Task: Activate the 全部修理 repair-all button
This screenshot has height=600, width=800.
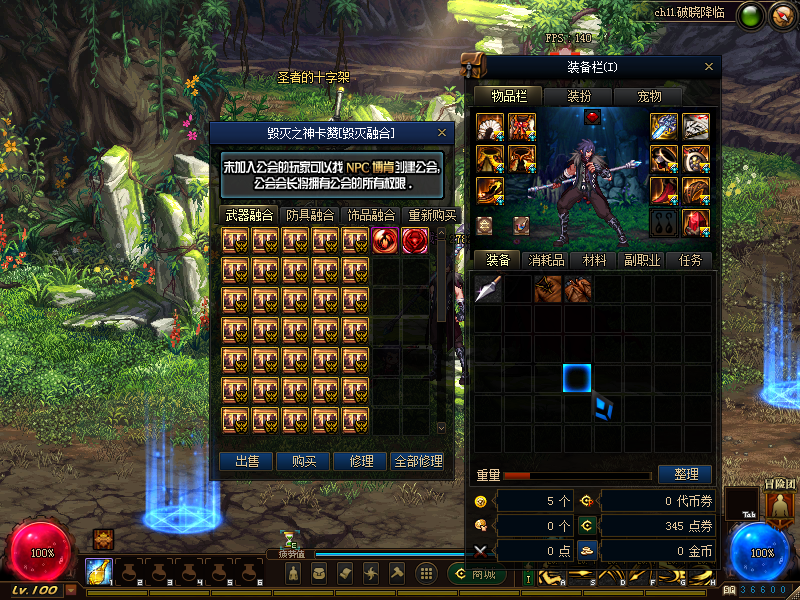Action: click(418, 461)
